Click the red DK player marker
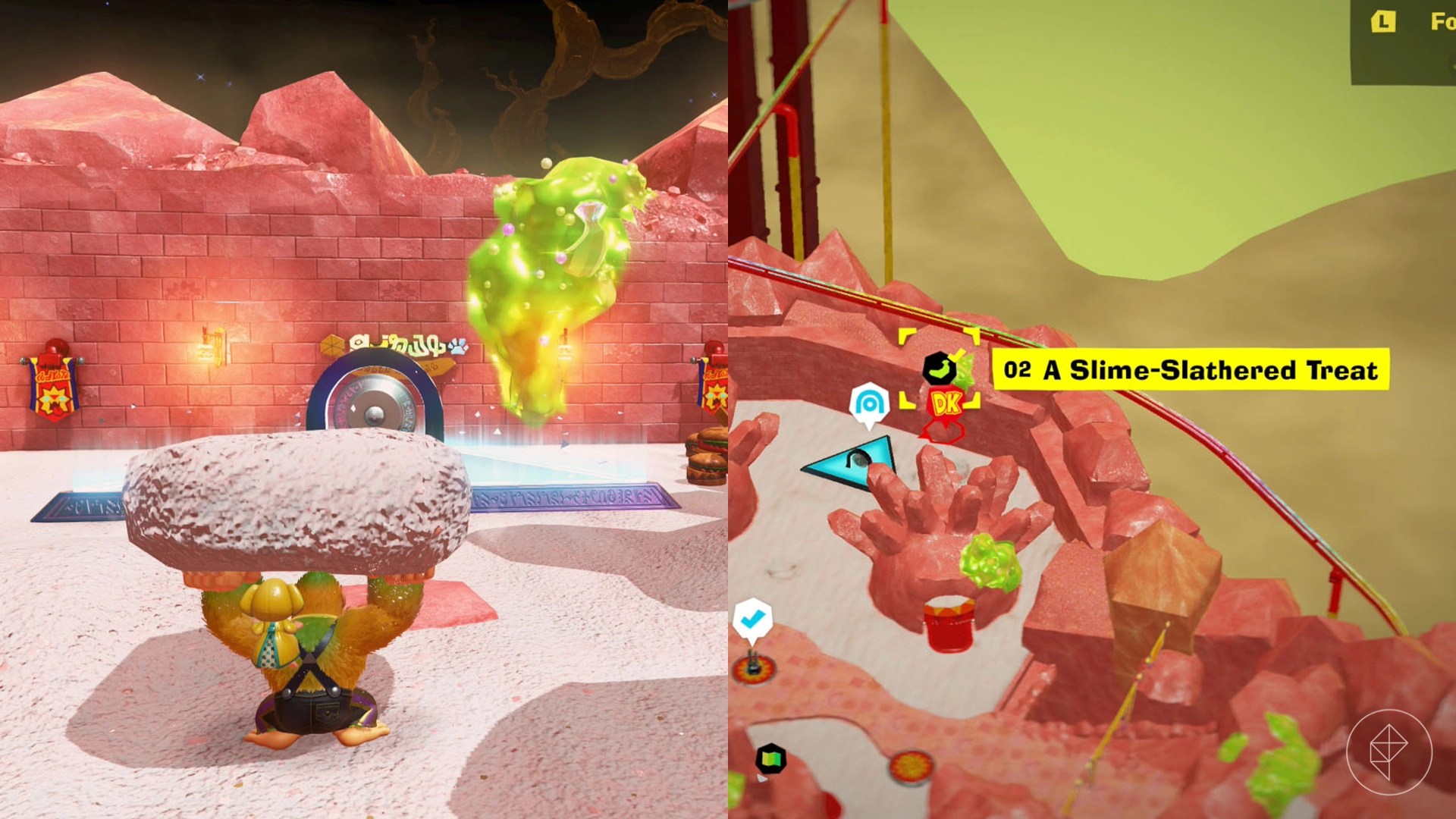Image resolution: width=1456 pixels, height=819 pixels. click(945, 404)
